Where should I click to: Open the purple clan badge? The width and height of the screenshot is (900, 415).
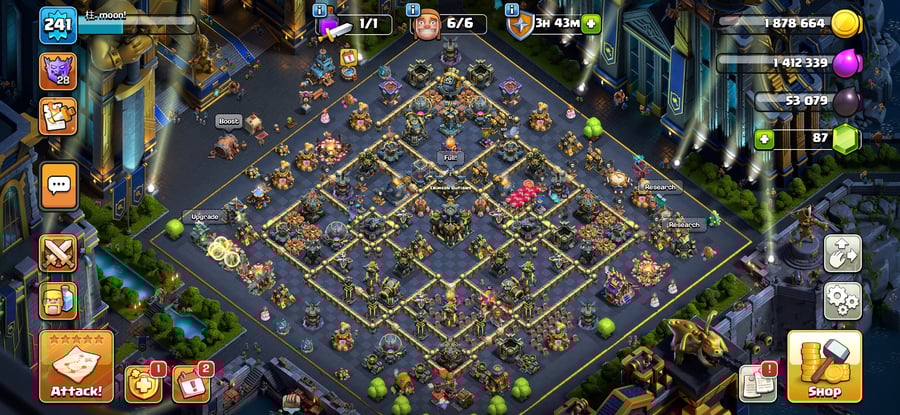(x=57, y=71)
